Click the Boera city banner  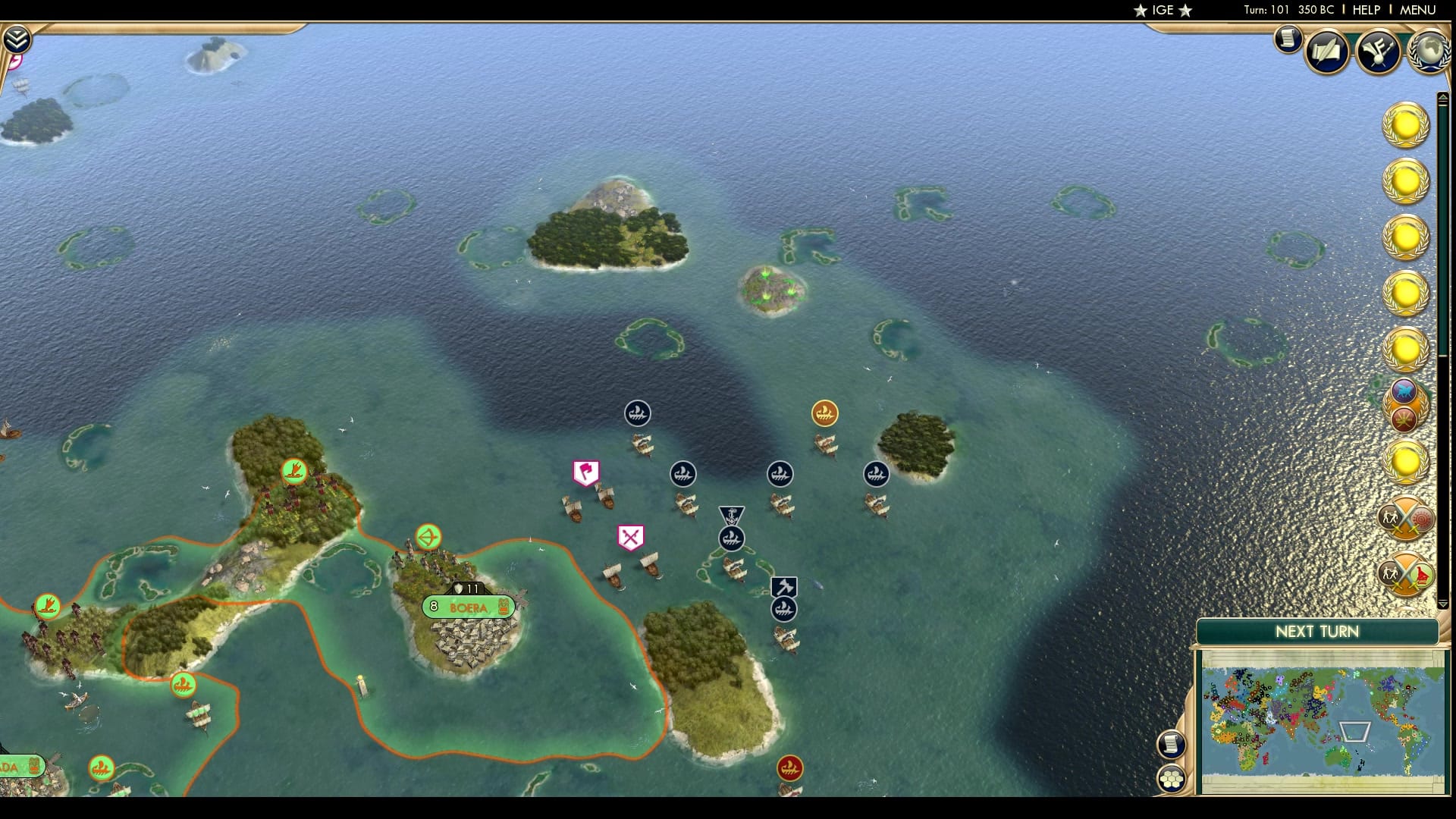click(468, 607)
